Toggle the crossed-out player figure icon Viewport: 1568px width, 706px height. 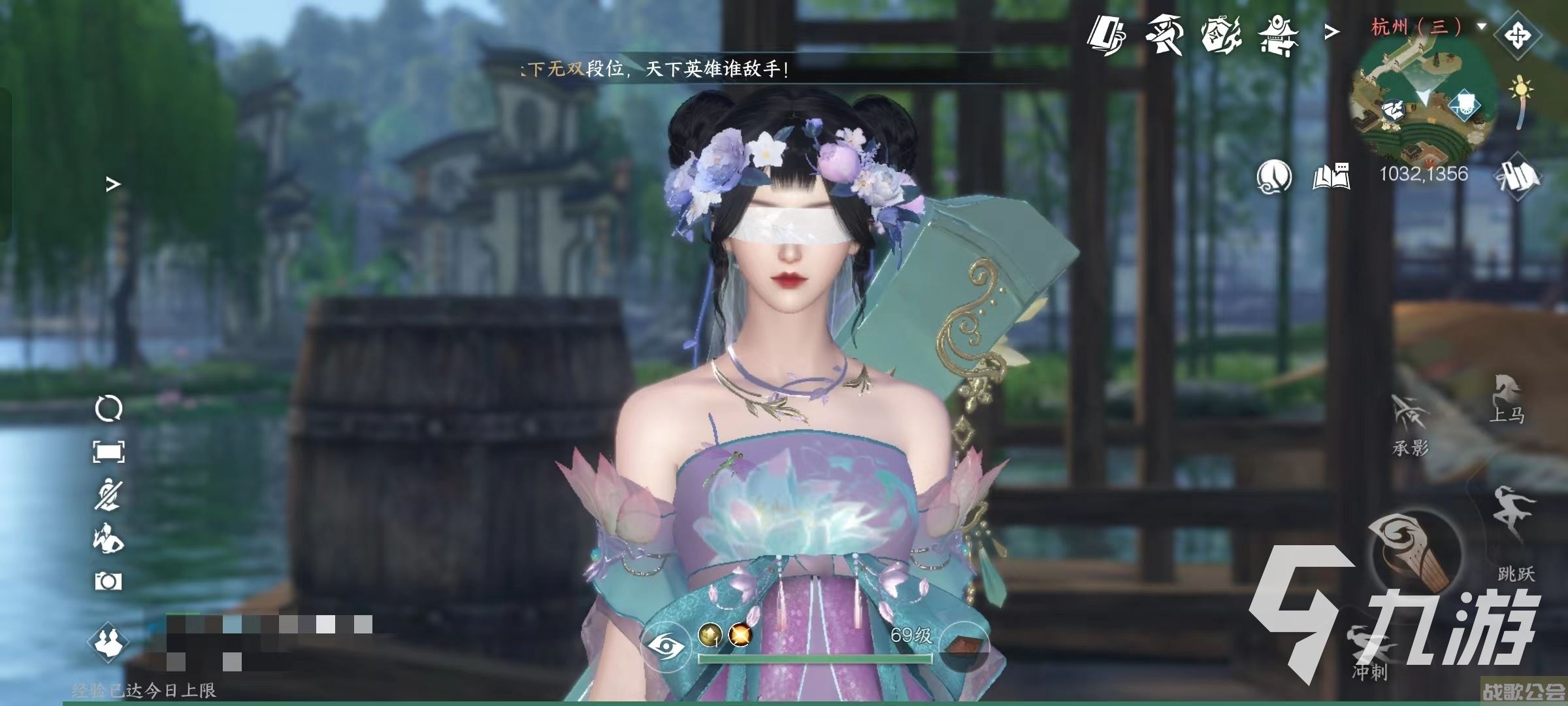[108, 495]
